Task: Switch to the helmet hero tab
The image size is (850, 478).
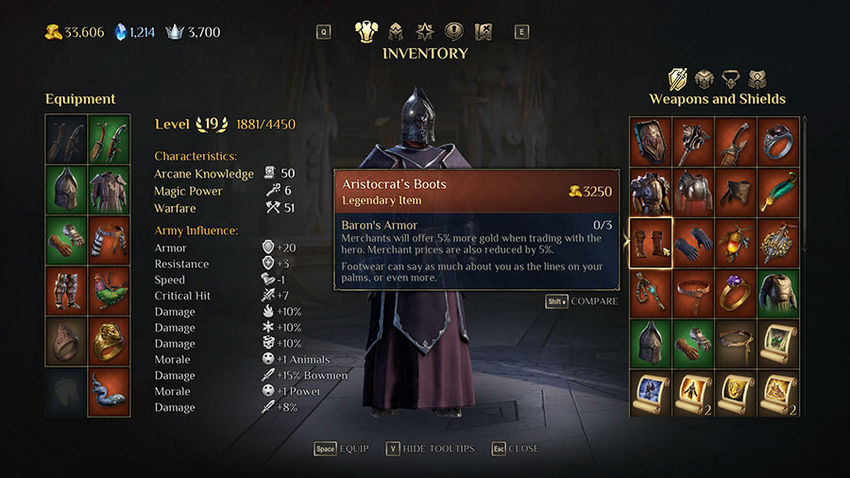Action: [395, 31]
